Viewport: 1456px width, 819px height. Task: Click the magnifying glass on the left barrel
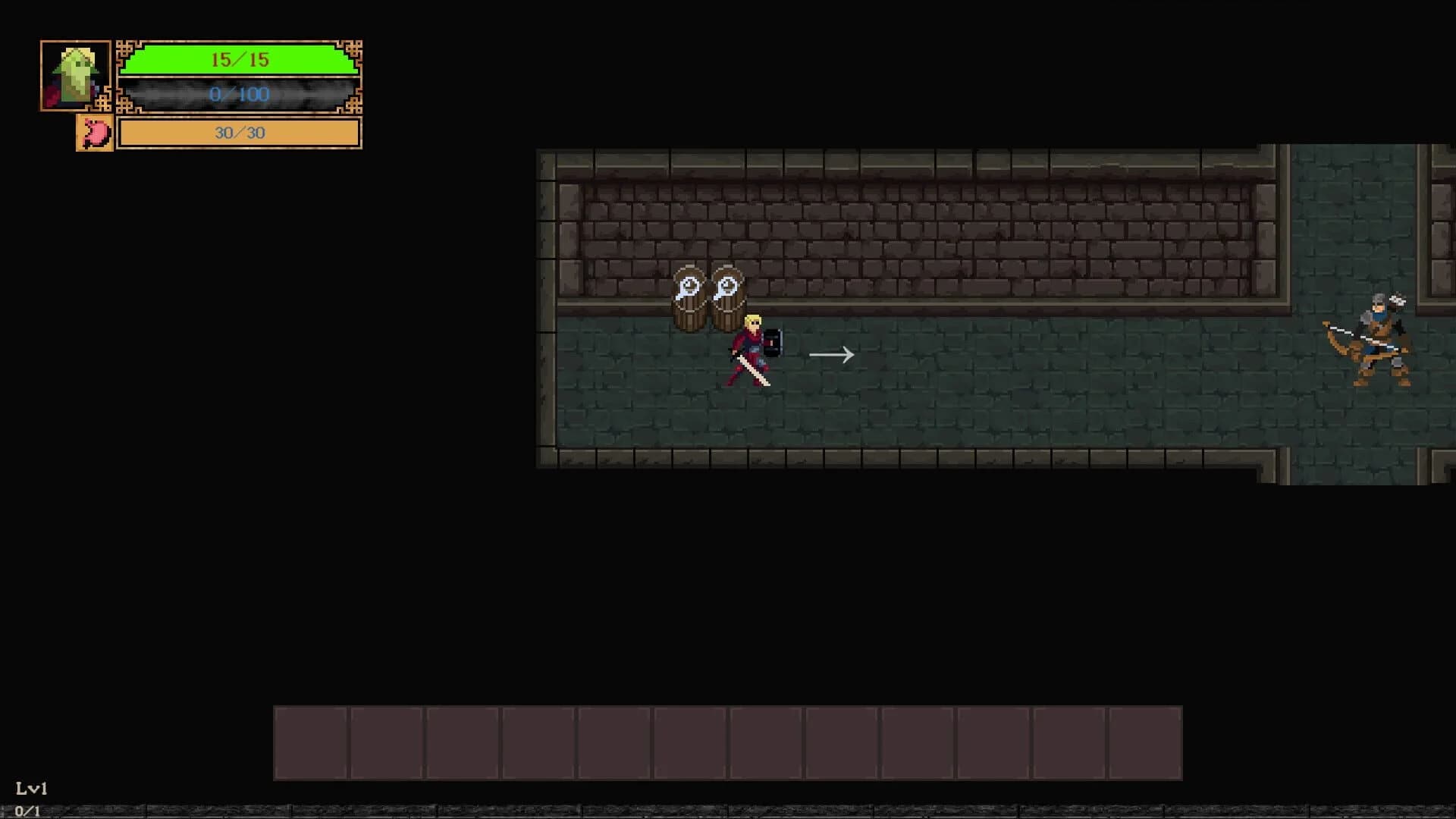coord(689,288)
